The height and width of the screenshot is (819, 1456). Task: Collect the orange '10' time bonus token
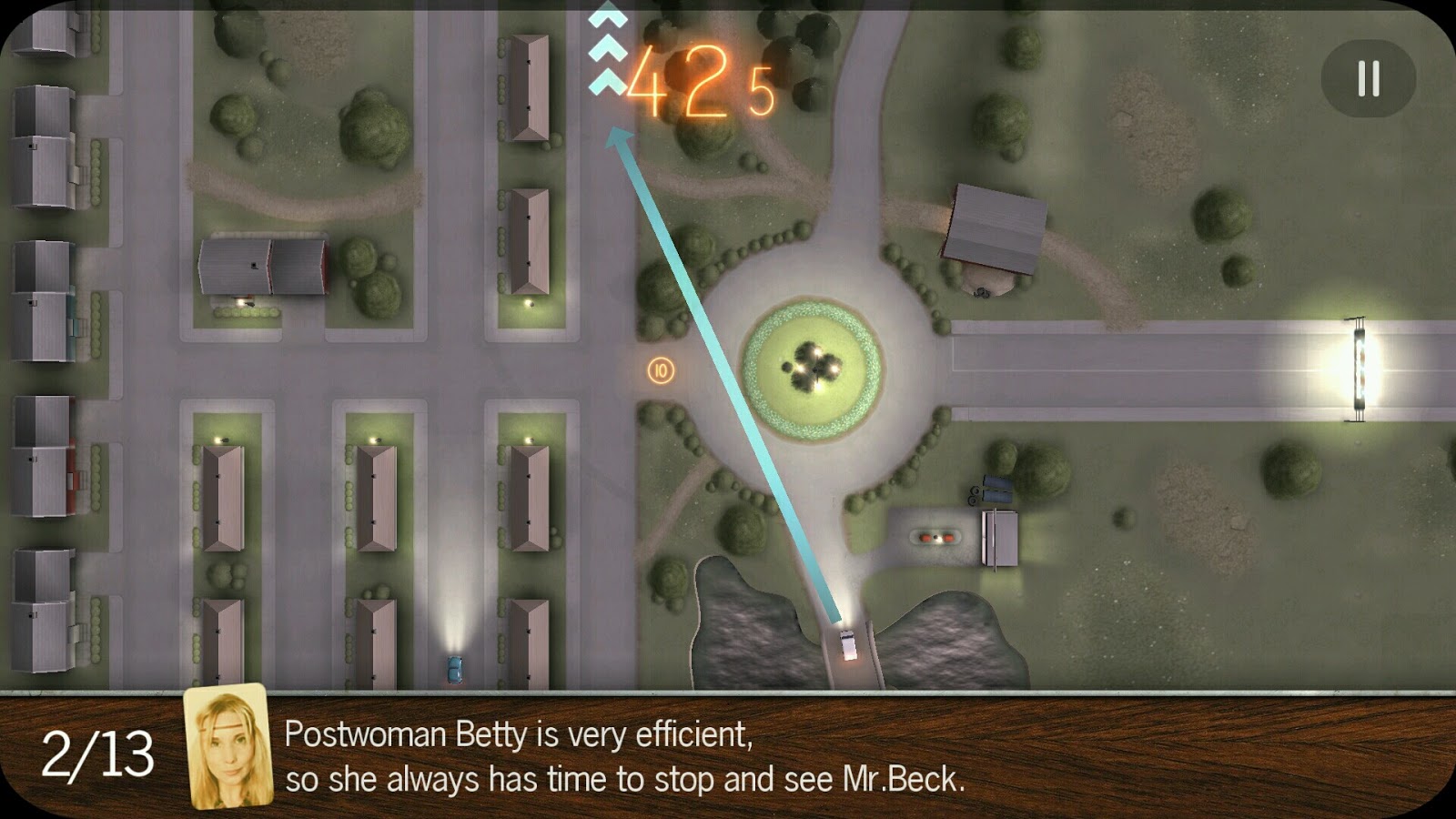pos(659,369)
